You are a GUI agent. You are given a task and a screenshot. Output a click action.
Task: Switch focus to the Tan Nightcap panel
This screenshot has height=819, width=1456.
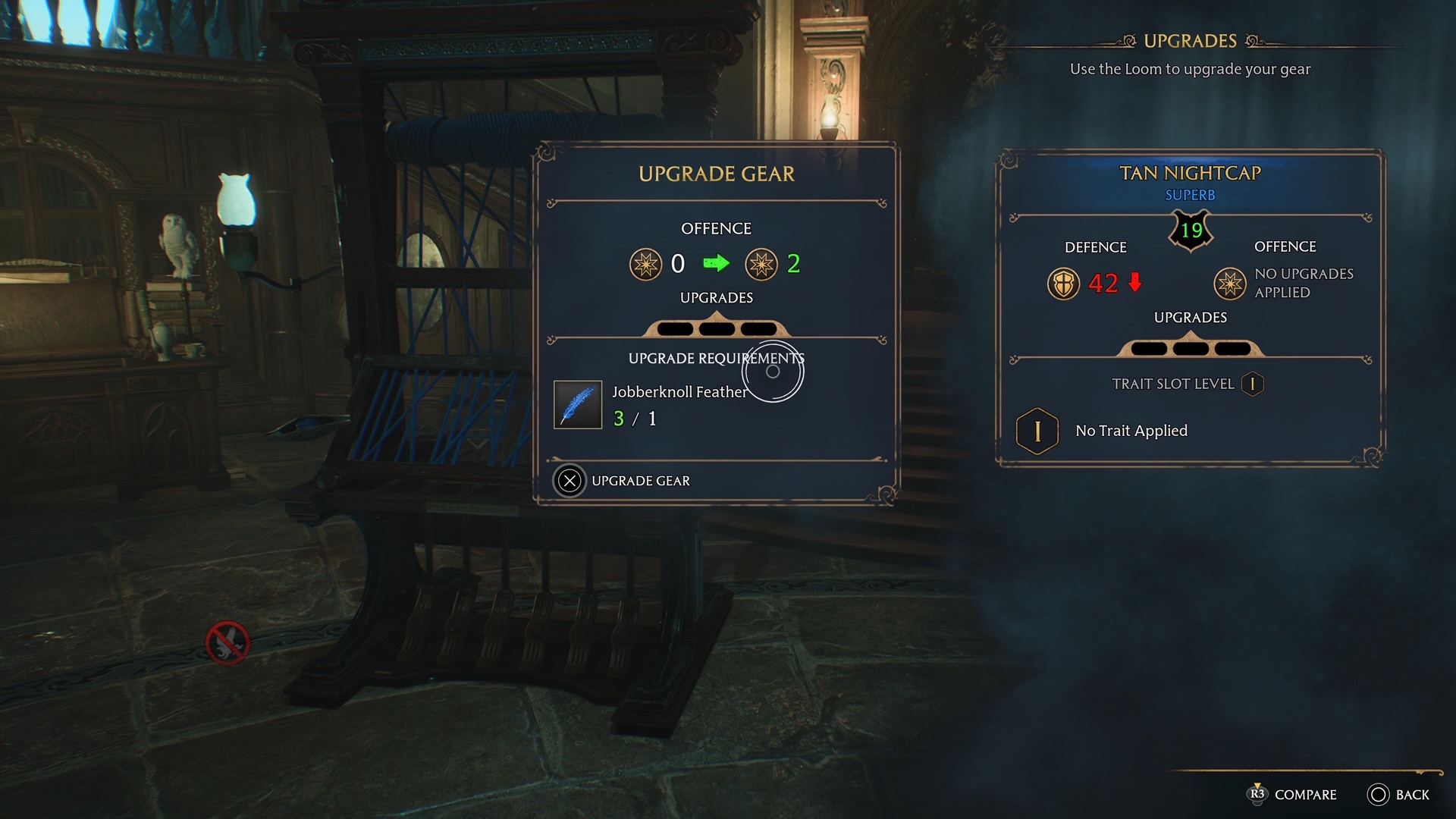click(1190, 173)
